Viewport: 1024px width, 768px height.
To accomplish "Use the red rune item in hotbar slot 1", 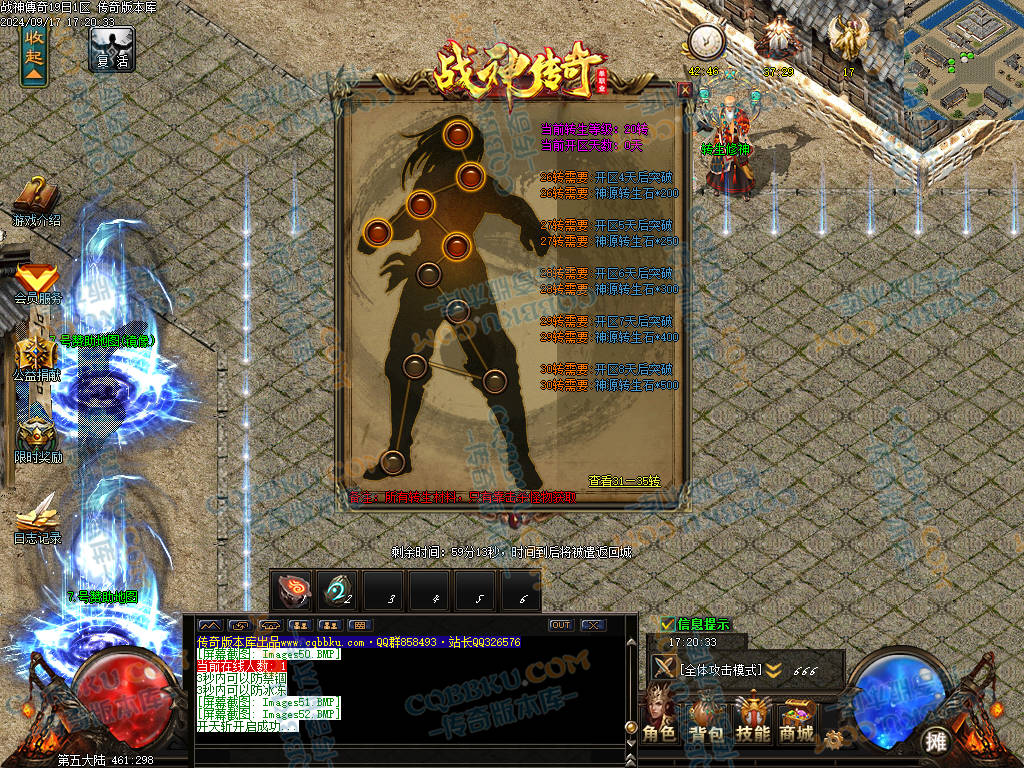I will pyautogui.click(x=292, y=591).
